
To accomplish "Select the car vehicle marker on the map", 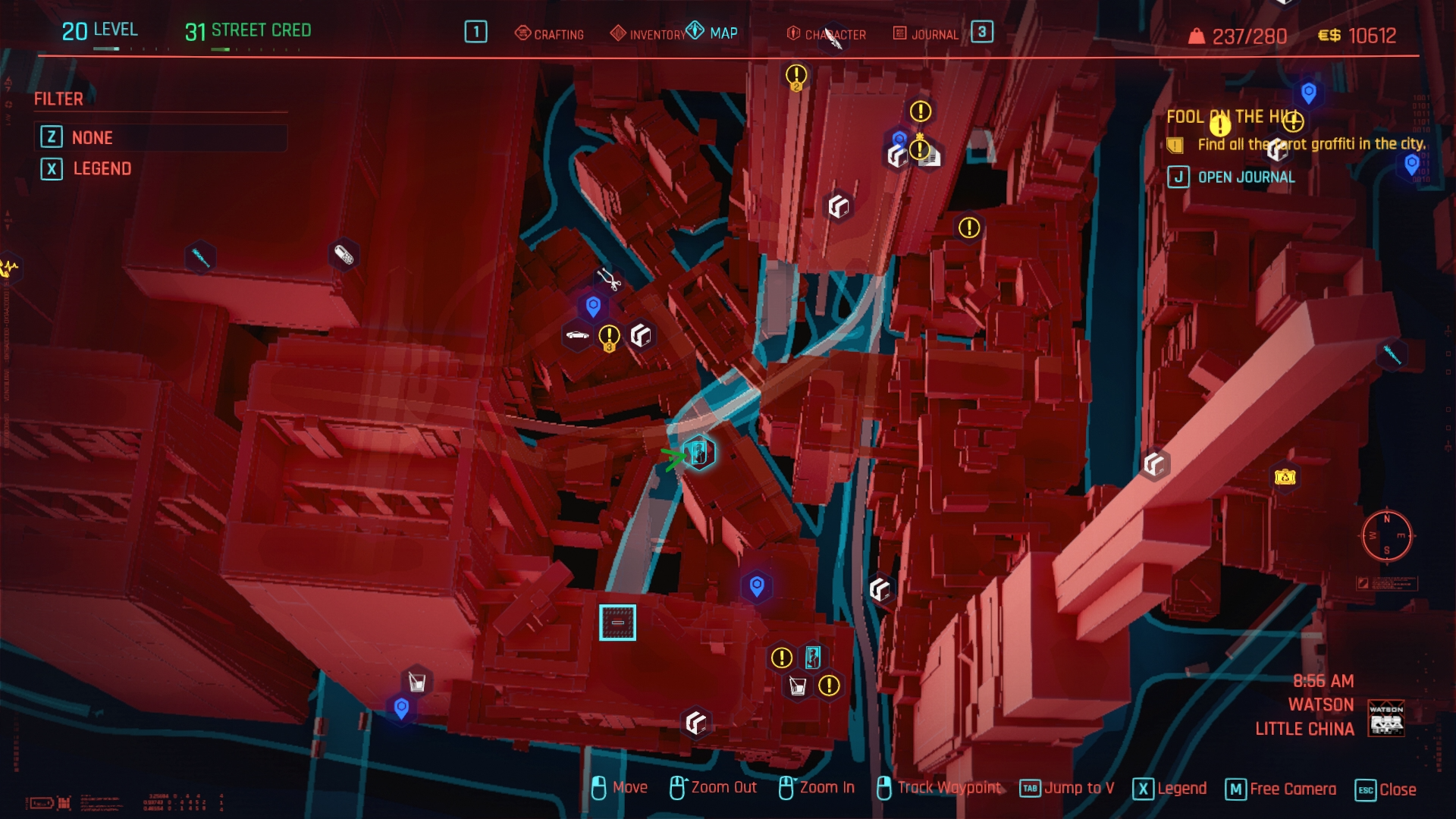I will pyautogui.click(x=577, y=335).
